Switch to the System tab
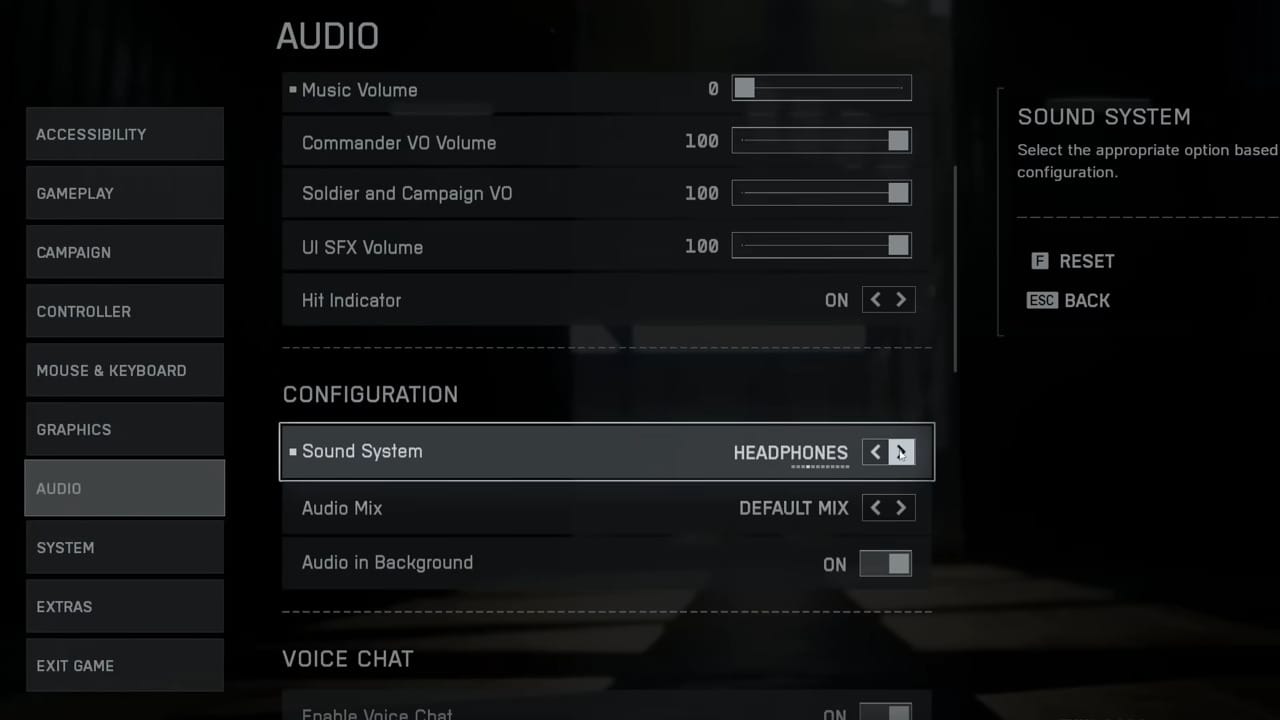This screenshot has height=720, width=1280. click(x=124, y=547)
